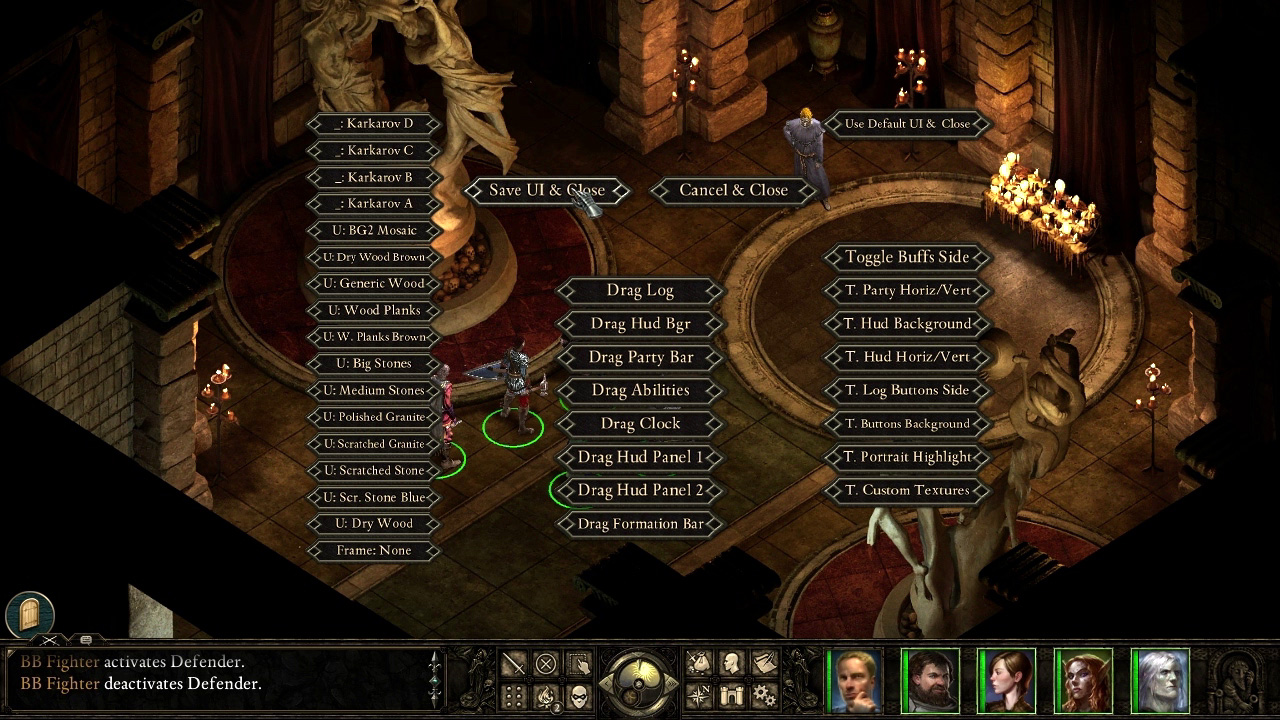Choose Cancel & Close
Viewport: 1280px width, 720px height.
[x=733, y=190]
